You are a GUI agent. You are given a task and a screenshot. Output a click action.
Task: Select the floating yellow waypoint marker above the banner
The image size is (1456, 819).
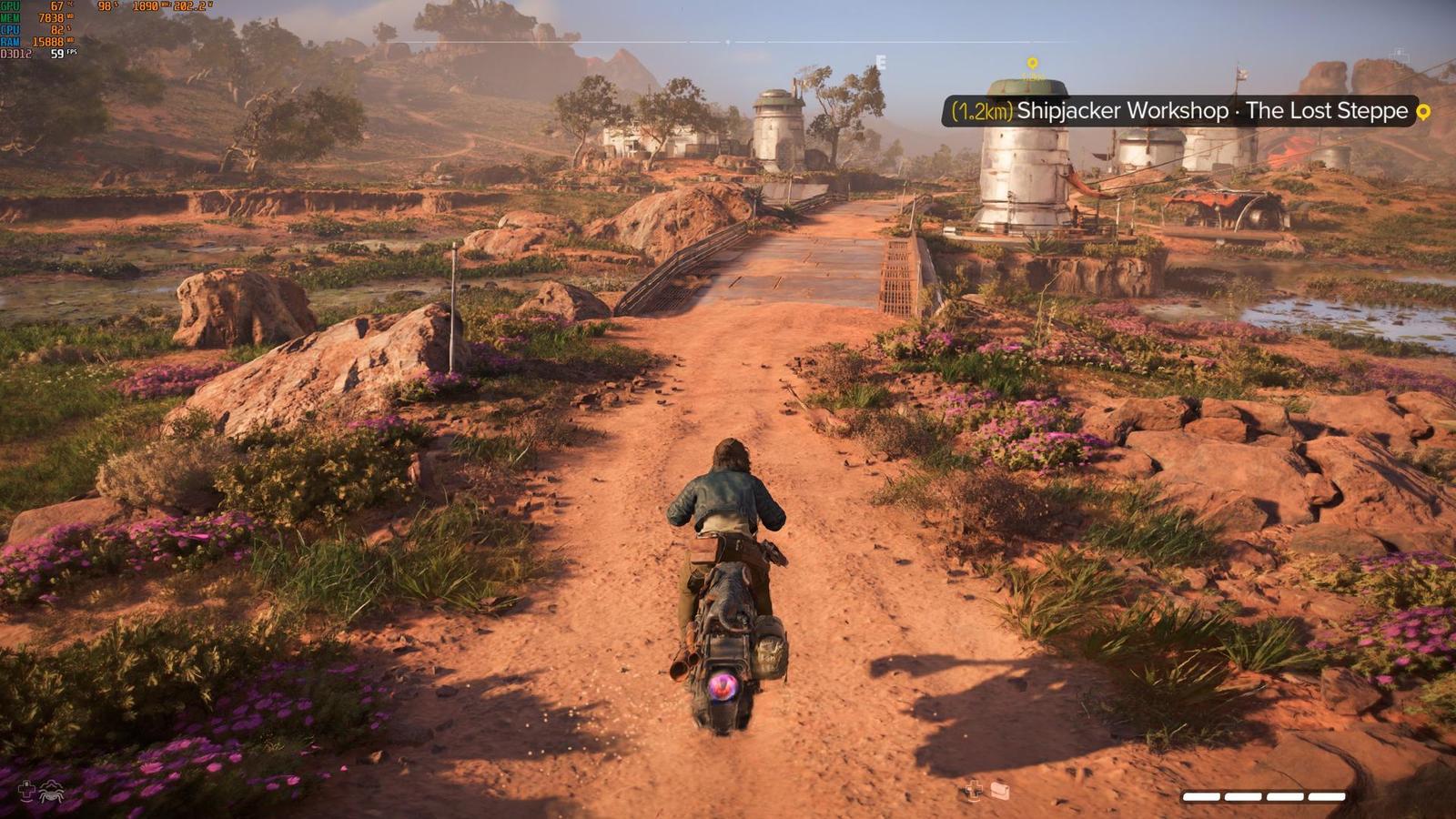[1032, 64]
